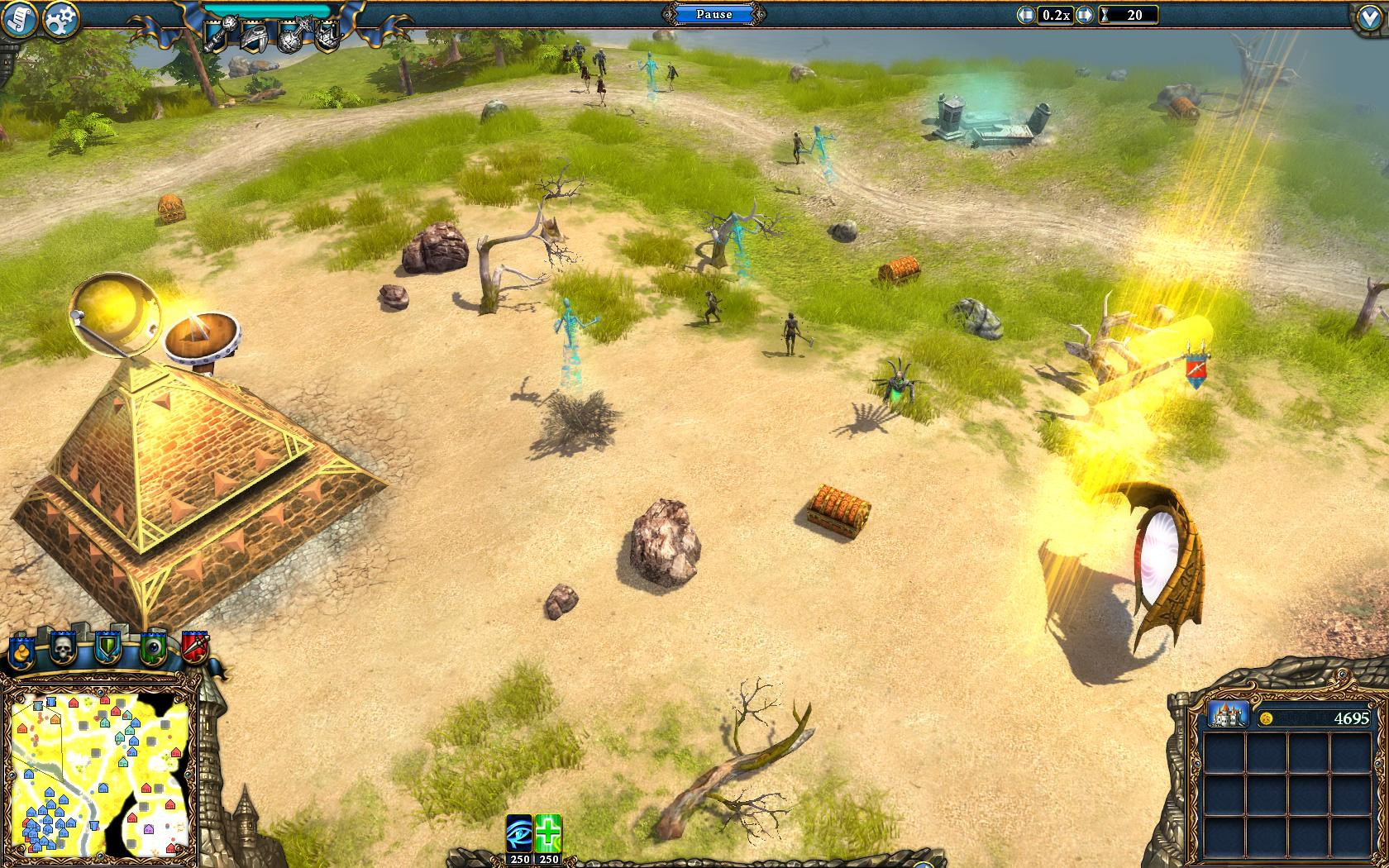
Task: Increase game speed with right arrow
Action: point(1085,15)
